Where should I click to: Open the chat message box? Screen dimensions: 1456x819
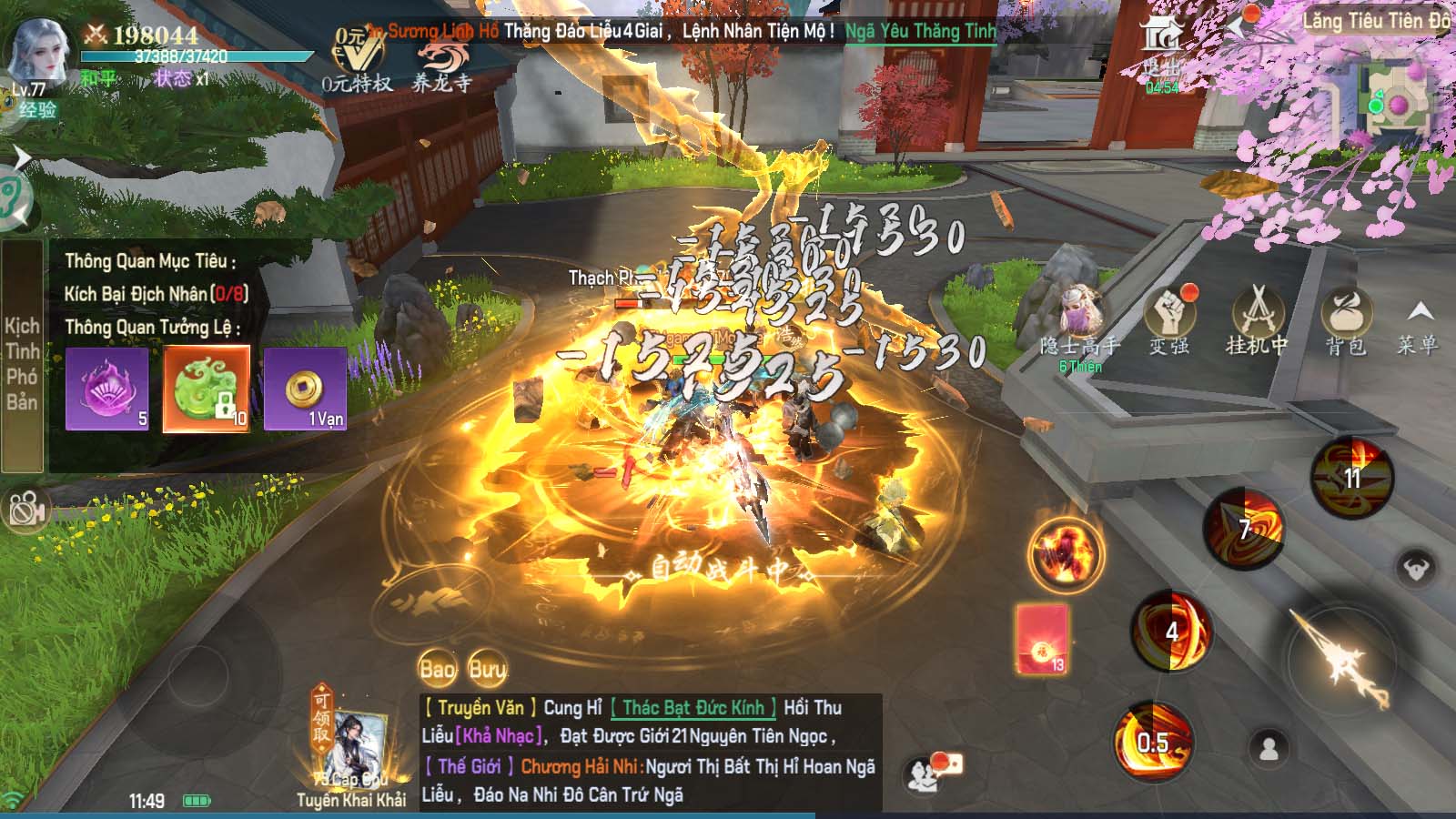point(650,752)
